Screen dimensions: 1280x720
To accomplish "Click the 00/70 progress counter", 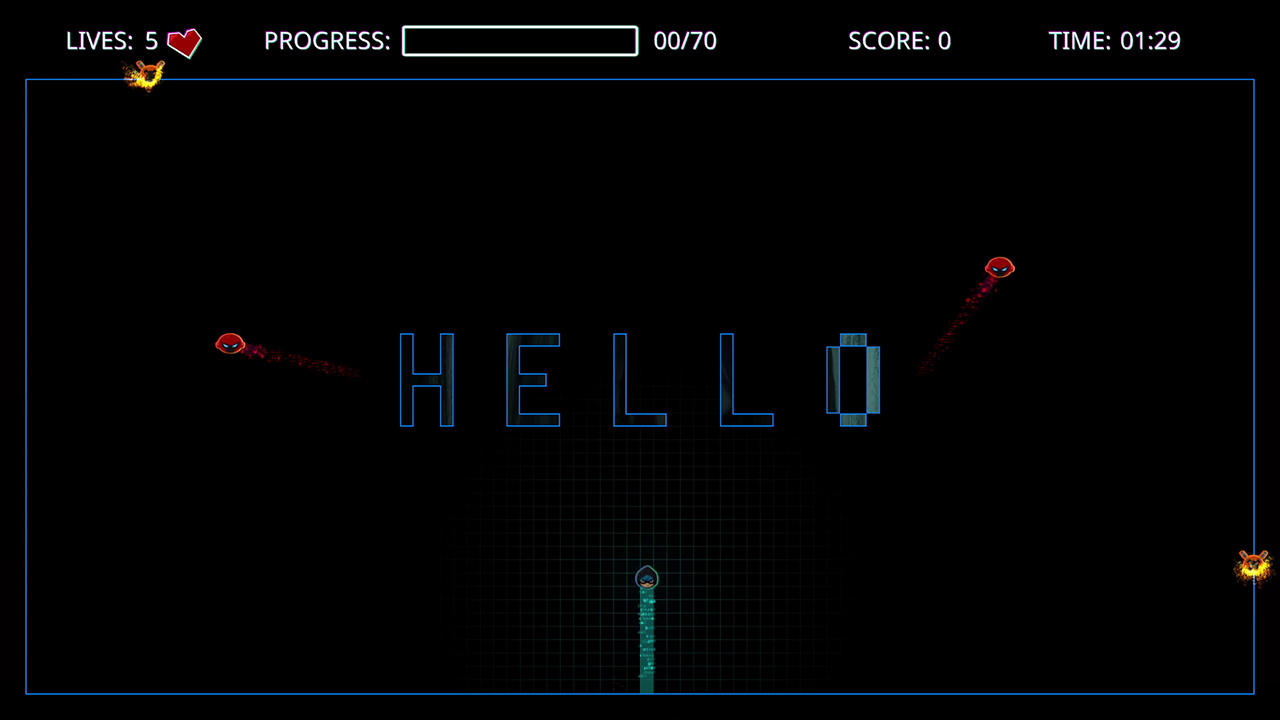I will point(685,41).
